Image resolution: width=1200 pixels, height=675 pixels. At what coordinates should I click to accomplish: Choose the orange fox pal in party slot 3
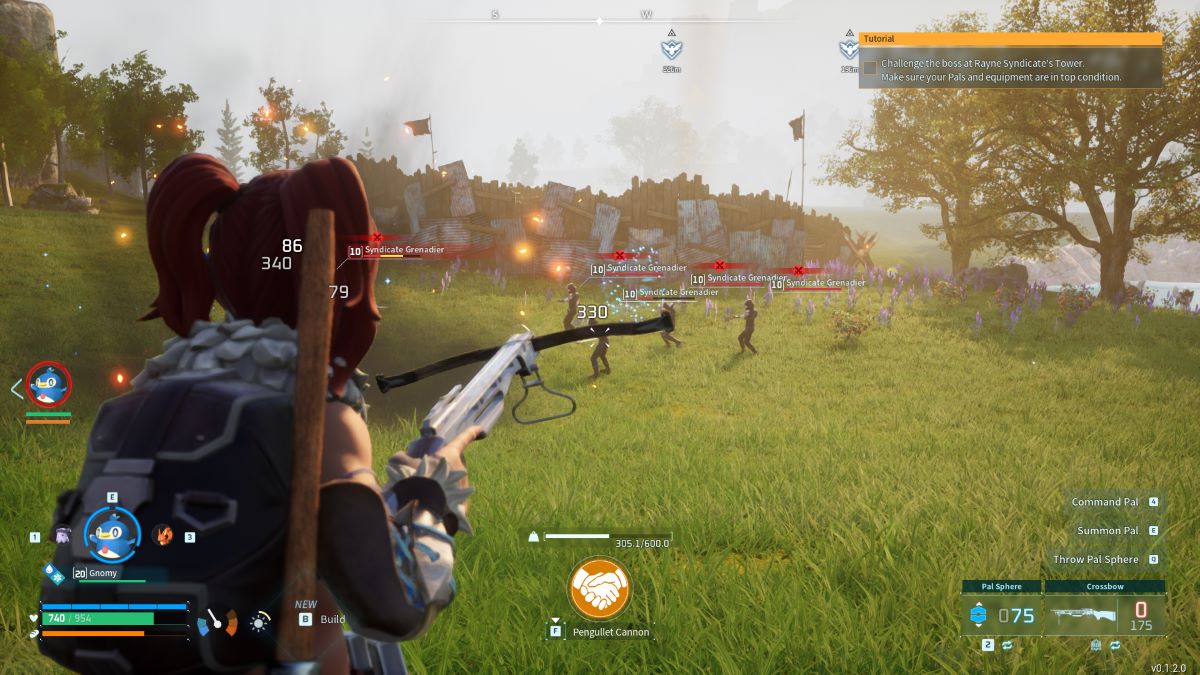click(162, 535)
